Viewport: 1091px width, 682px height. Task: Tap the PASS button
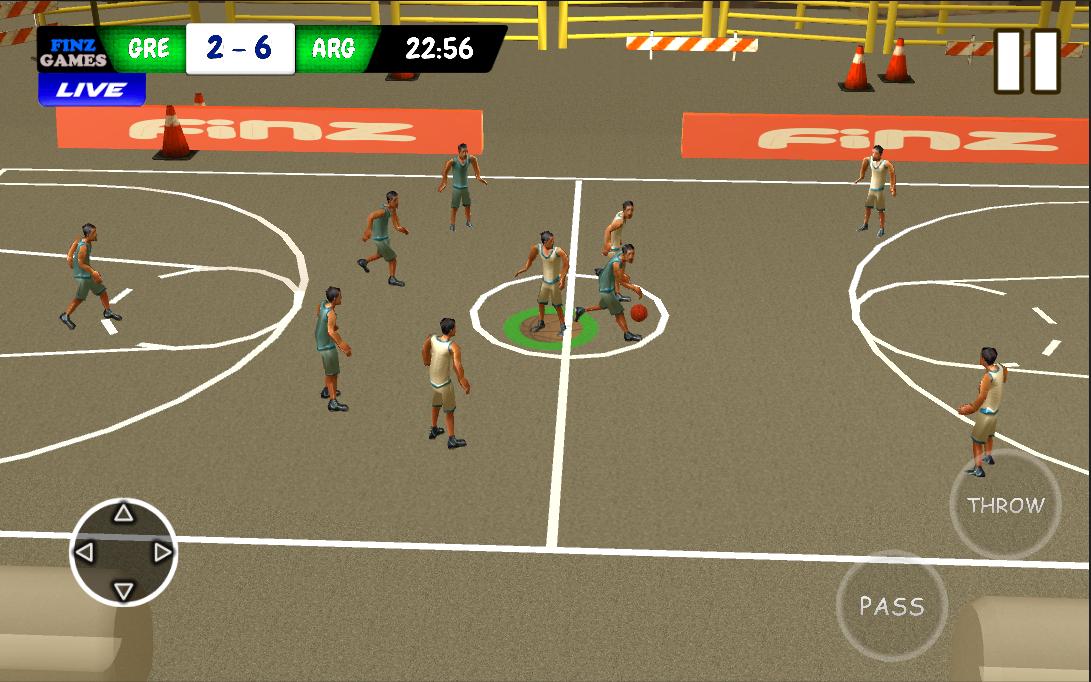pyautogui.click(x=891, y=606)
